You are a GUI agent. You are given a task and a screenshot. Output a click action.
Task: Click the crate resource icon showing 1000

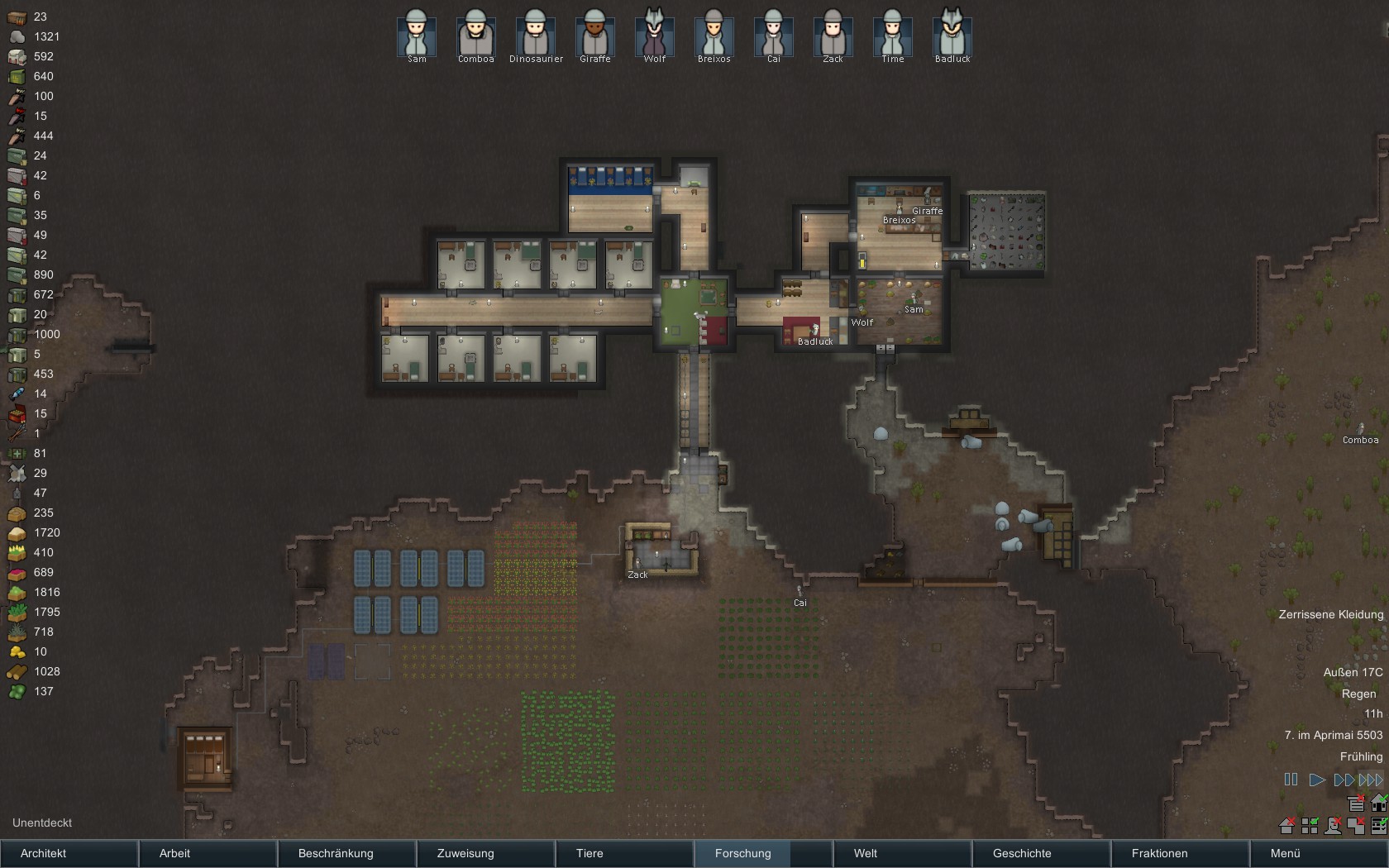[x=16, y=334]
